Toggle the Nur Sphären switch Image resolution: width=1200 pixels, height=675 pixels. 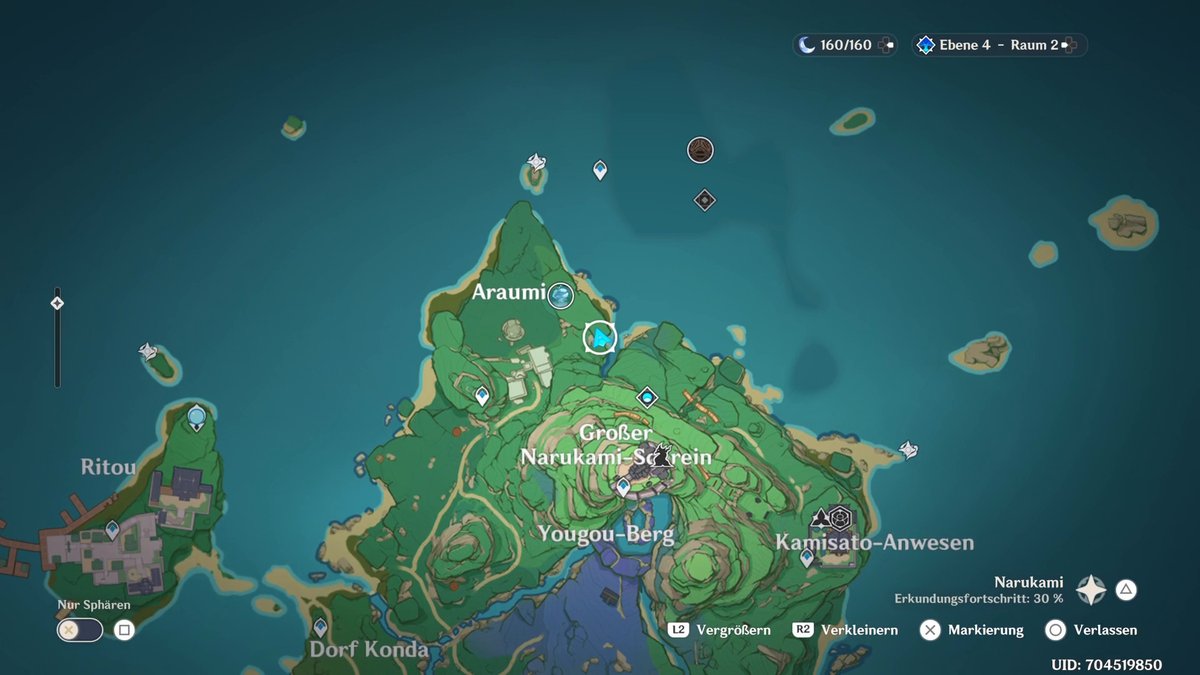80,630
